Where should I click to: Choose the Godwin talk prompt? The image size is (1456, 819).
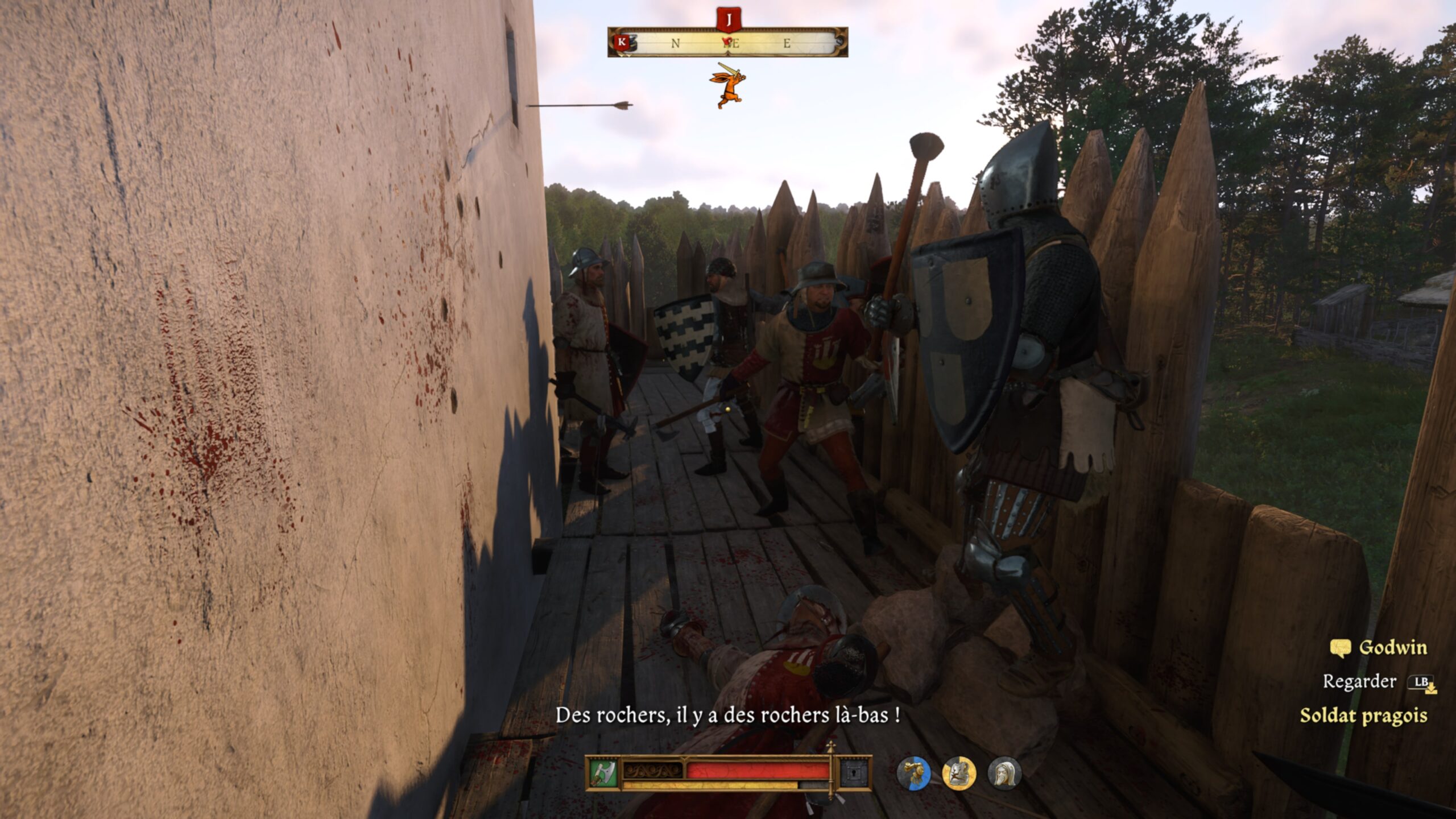(x=1379, y=648)
